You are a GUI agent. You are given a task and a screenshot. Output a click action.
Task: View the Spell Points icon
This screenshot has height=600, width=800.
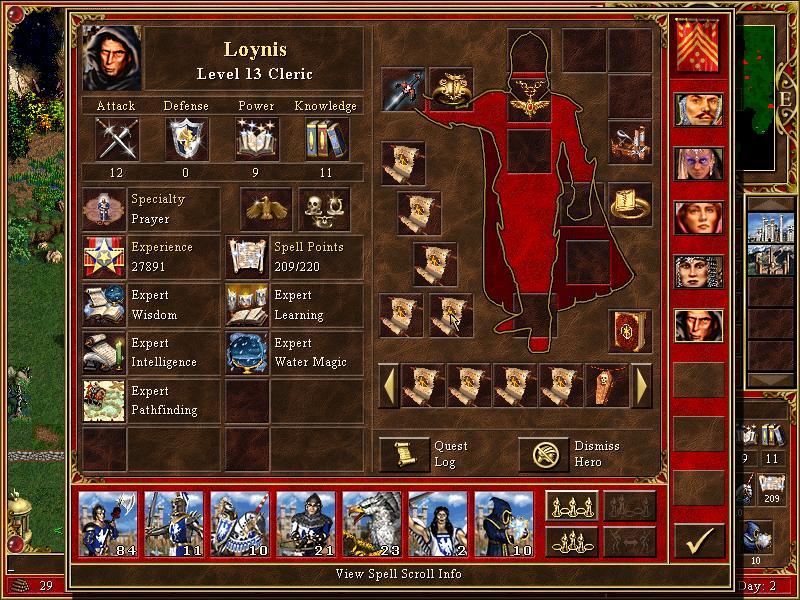(246, 257)
